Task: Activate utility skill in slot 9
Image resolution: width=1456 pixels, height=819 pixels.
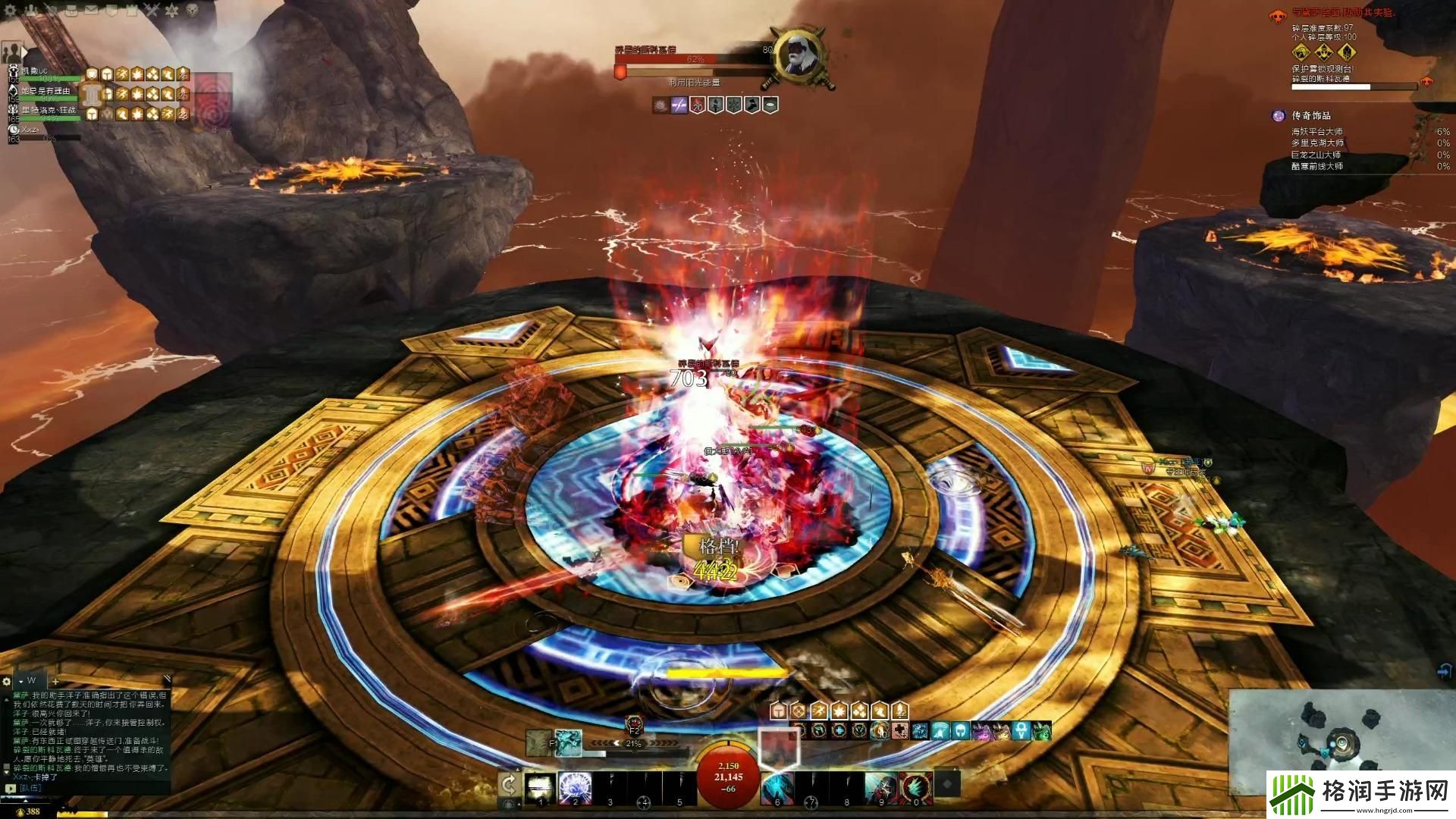Action: 880,788
